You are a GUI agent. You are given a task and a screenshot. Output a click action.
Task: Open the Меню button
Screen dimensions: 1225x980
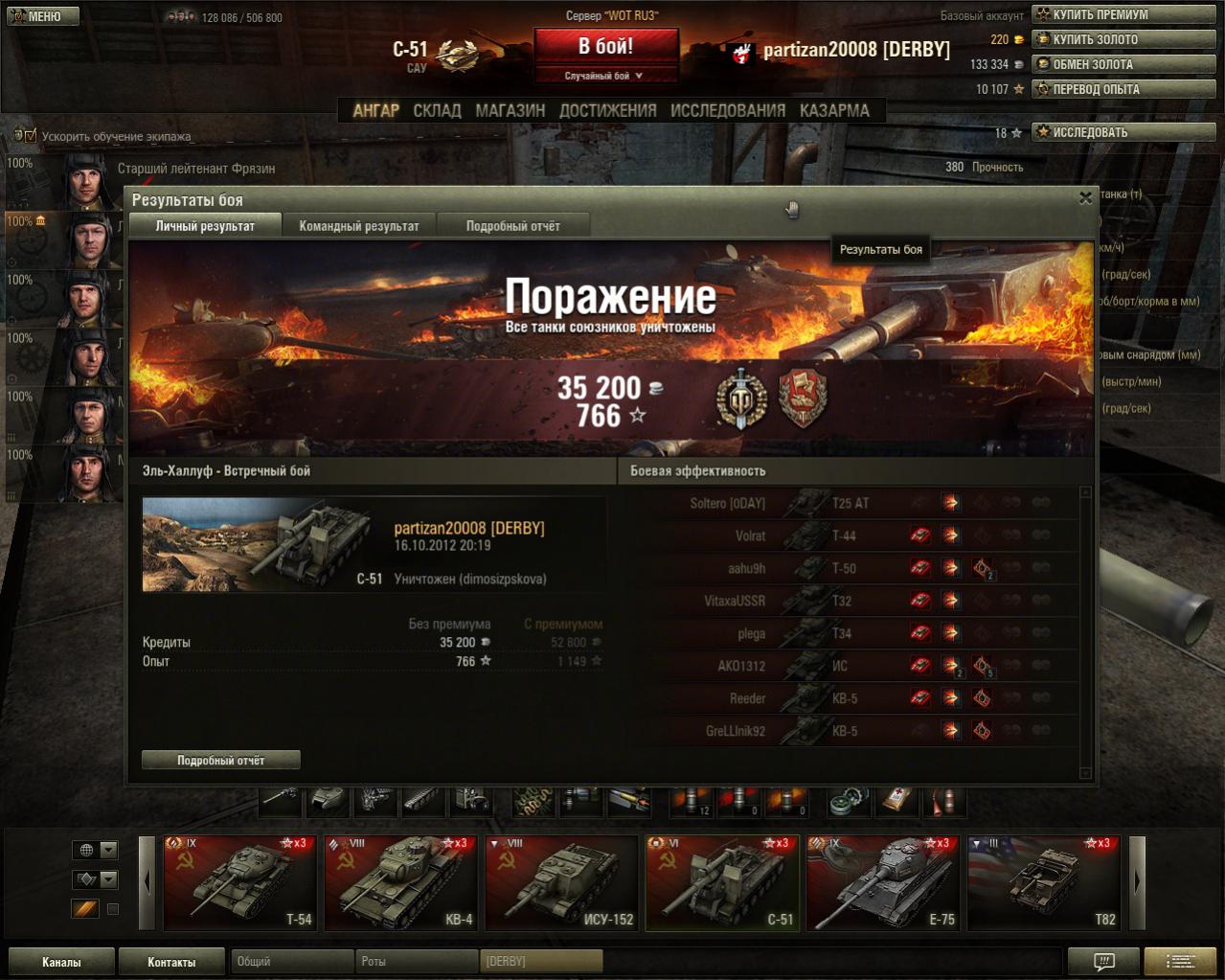42,16
